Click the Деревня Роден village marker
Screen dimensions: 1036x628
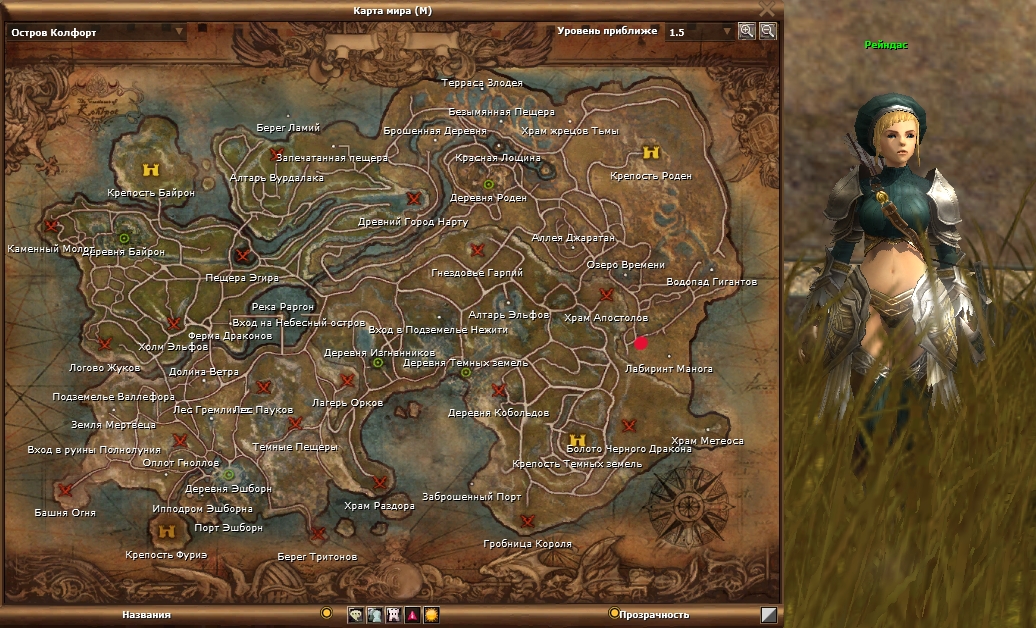(x=489, y=184)
